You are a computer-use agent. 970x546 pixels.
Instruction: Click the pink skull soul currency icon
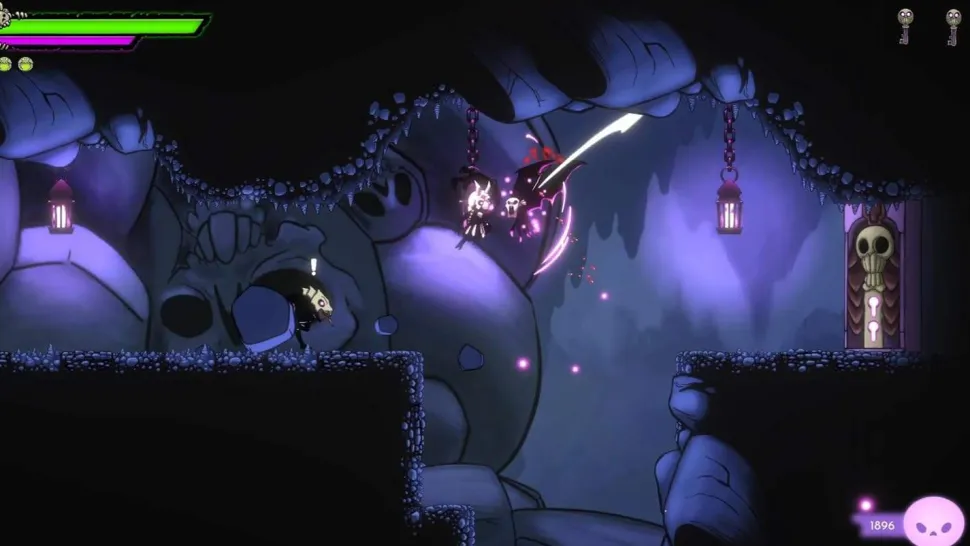coord(933,522)
